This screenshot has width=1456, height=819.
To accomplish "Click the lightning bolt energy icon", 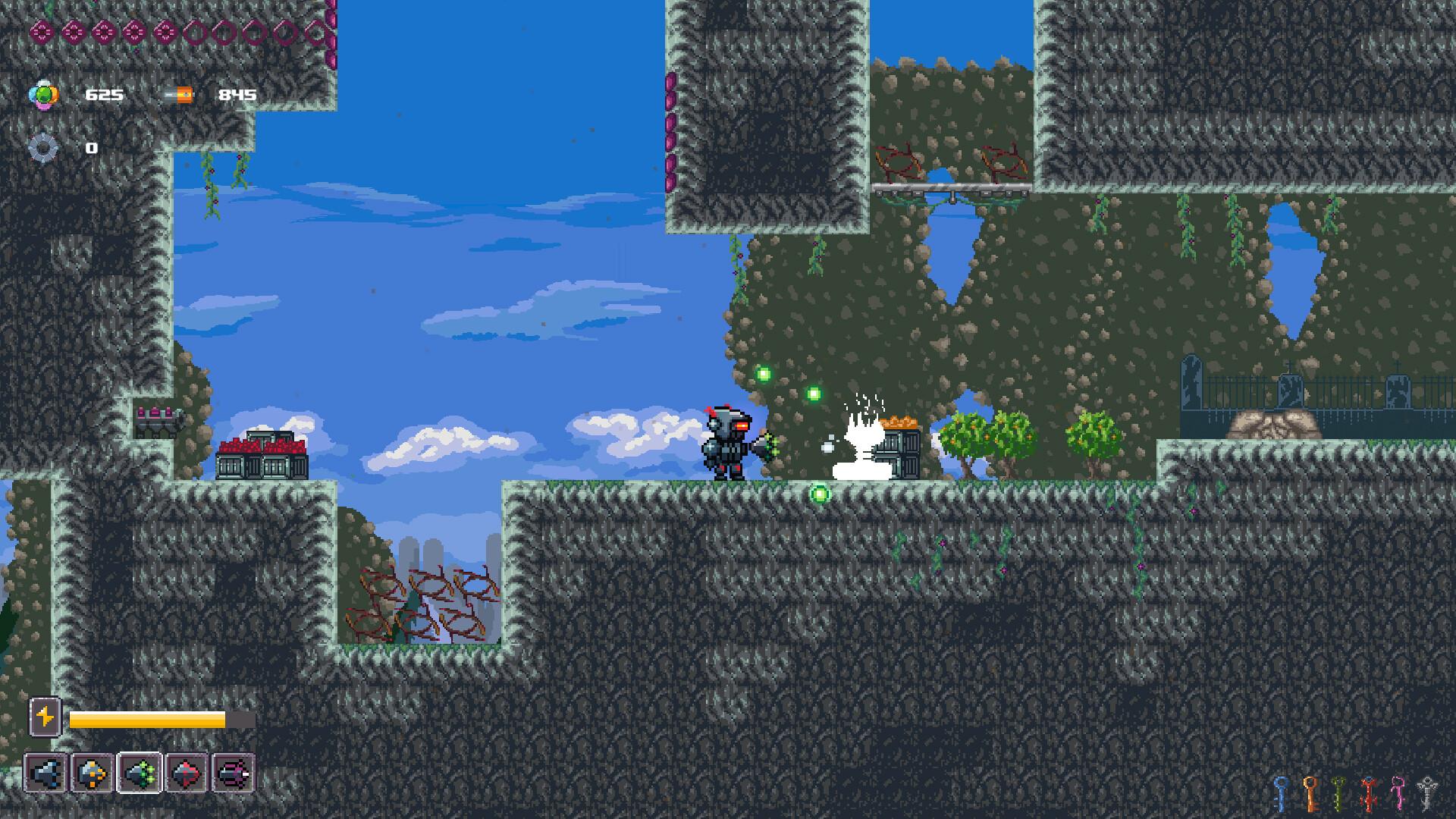I will 45,715.
